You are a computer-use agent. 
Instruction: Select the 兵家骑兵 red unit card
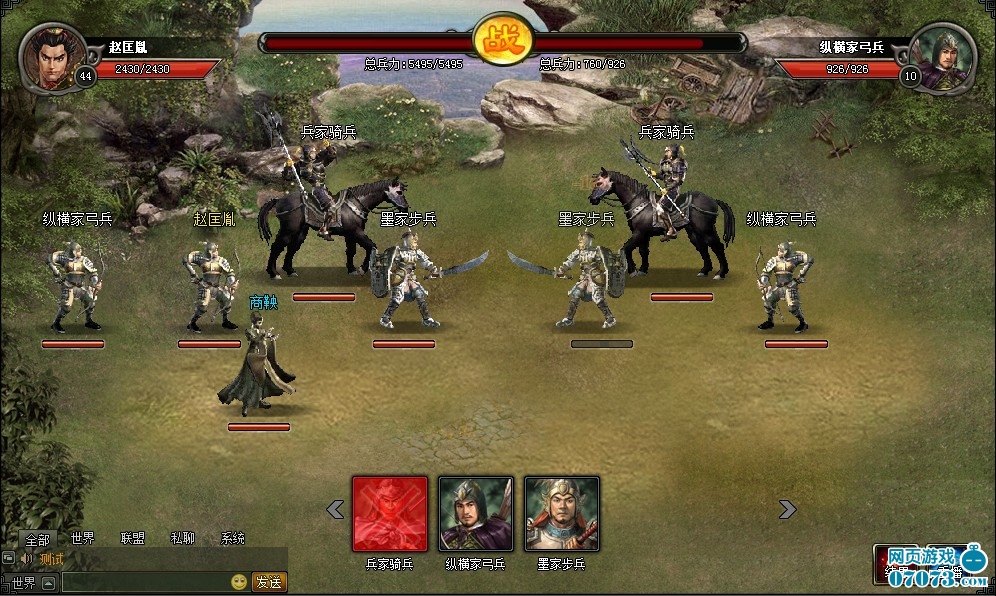coord(390,513)
